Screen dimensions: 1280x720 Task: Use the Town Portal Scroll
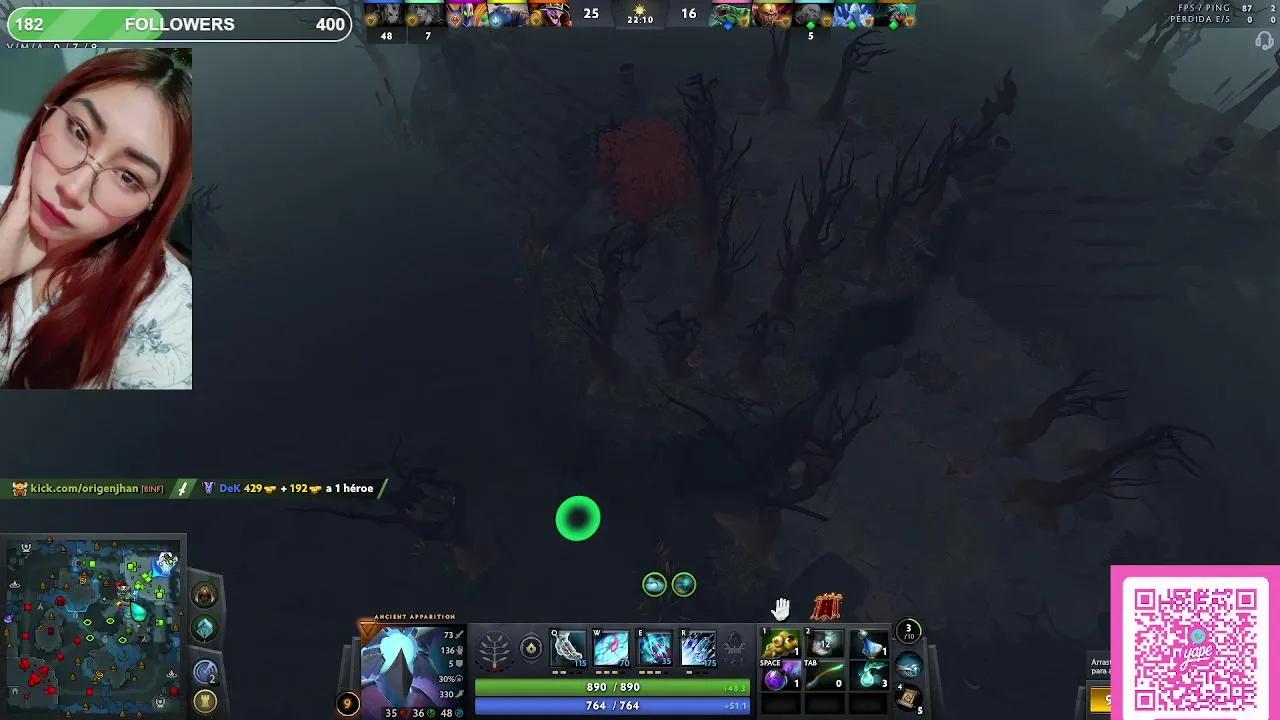click(908, 697)
